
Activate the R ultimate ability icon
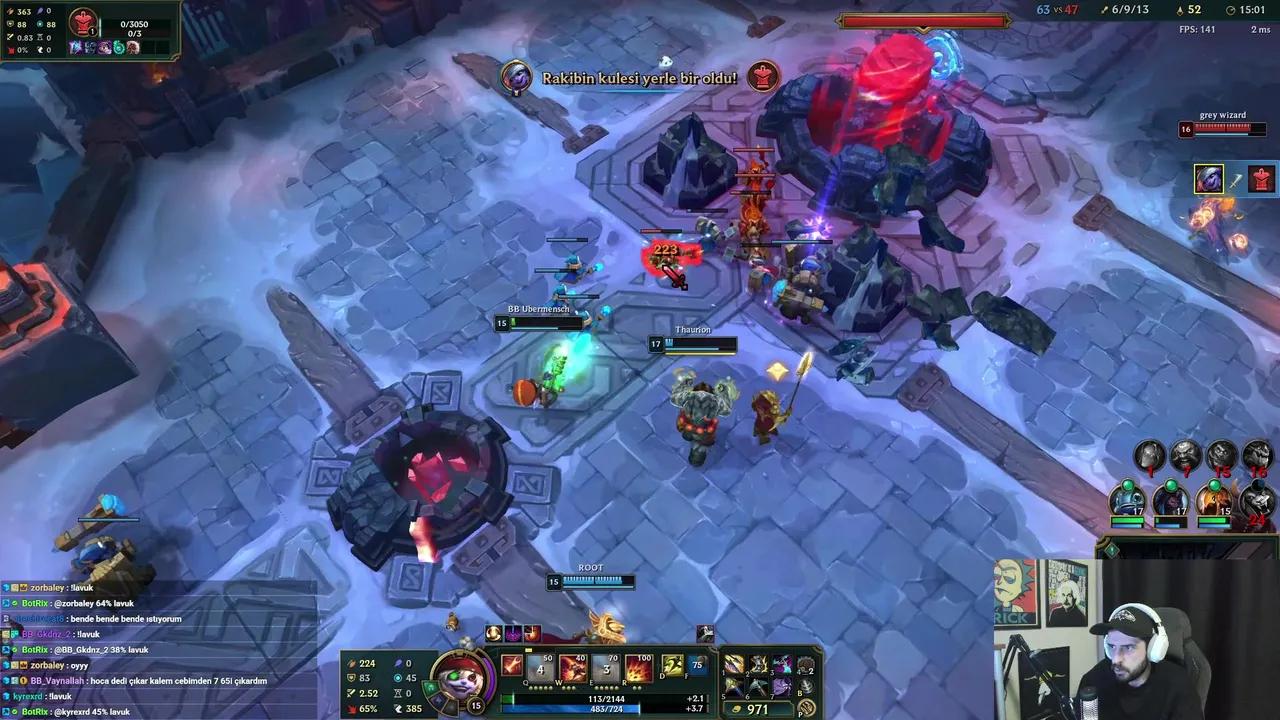pyautogui.click(x=638, y=668)
